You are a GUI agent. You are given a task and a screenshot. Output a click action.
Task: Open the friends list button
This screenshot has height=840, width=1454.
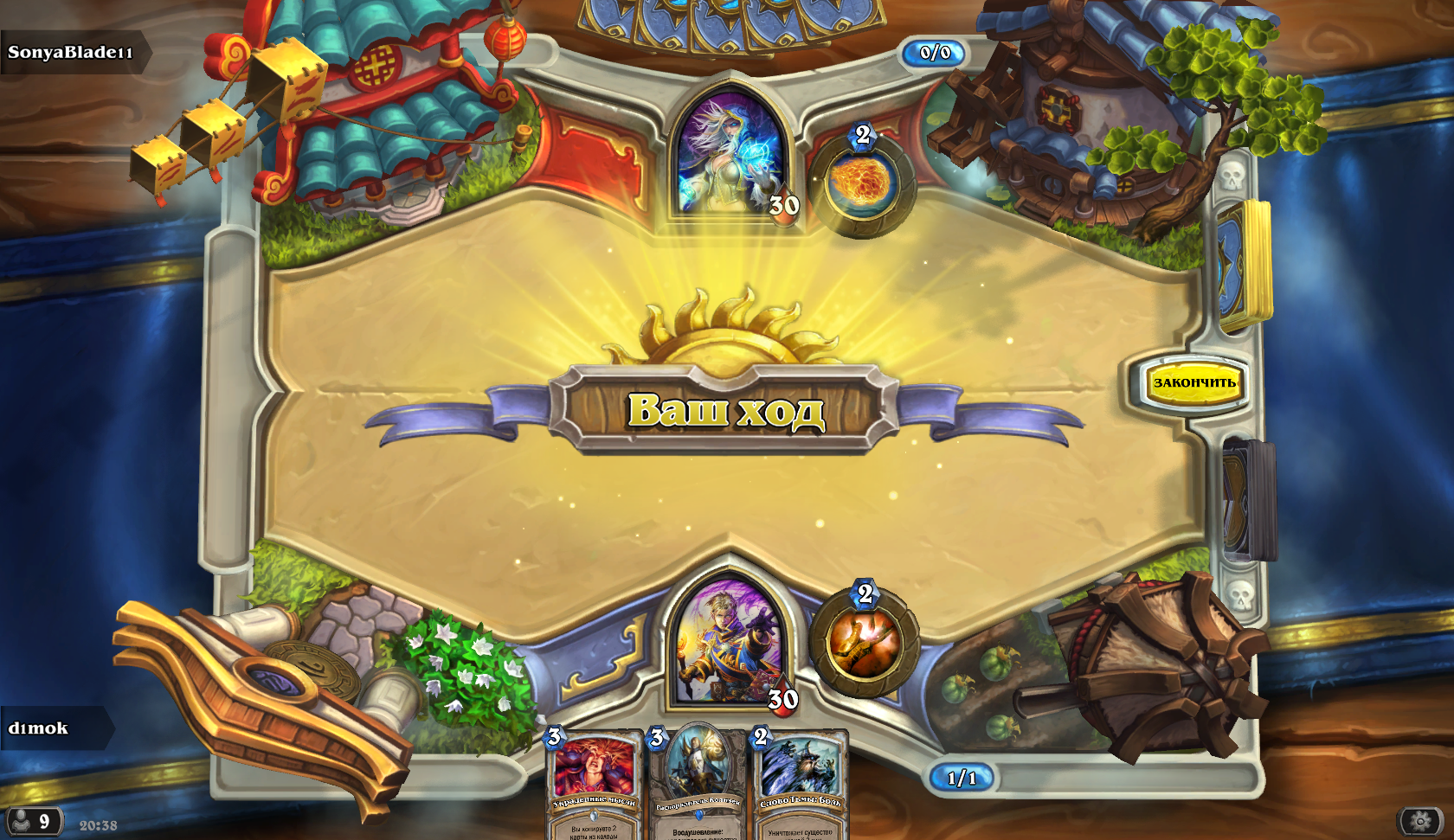tap(33, 820)
